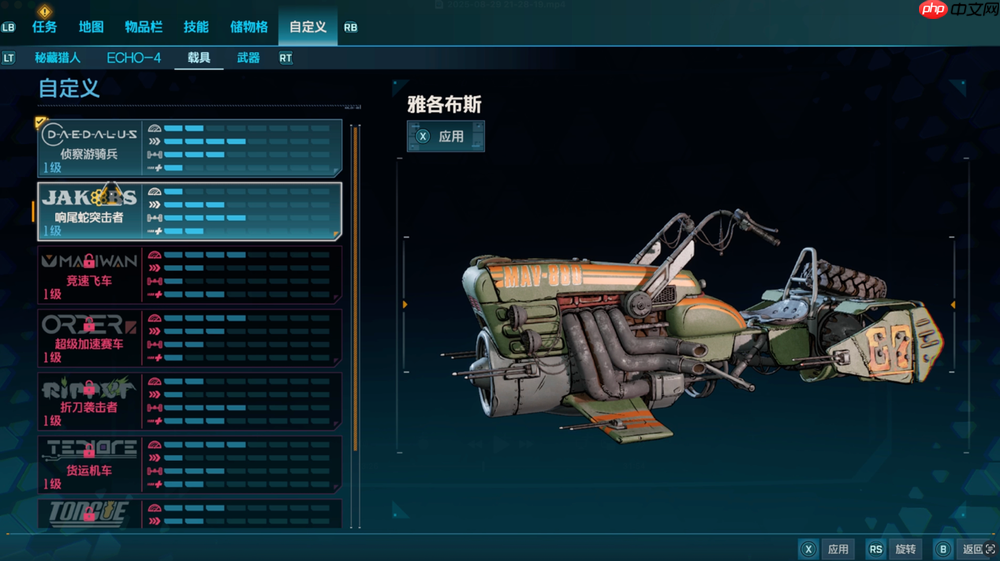Choose the locked Tediore 货运机车 entry
This screenshot has width=1000, height=561.
pyautogui.click(x=190, y=465)
